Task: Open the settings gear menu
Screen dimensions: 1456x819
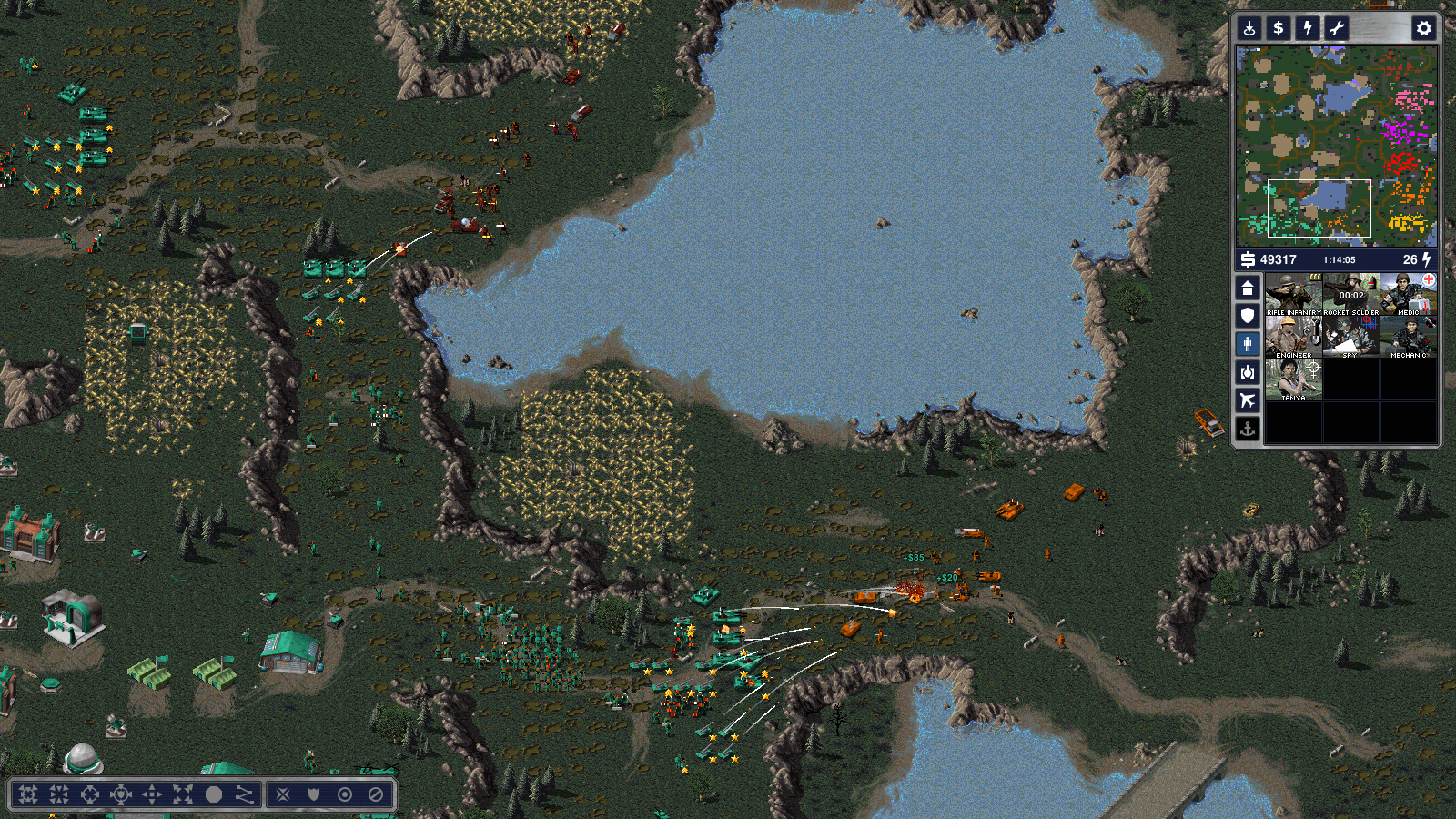Action: [1423, 28]
